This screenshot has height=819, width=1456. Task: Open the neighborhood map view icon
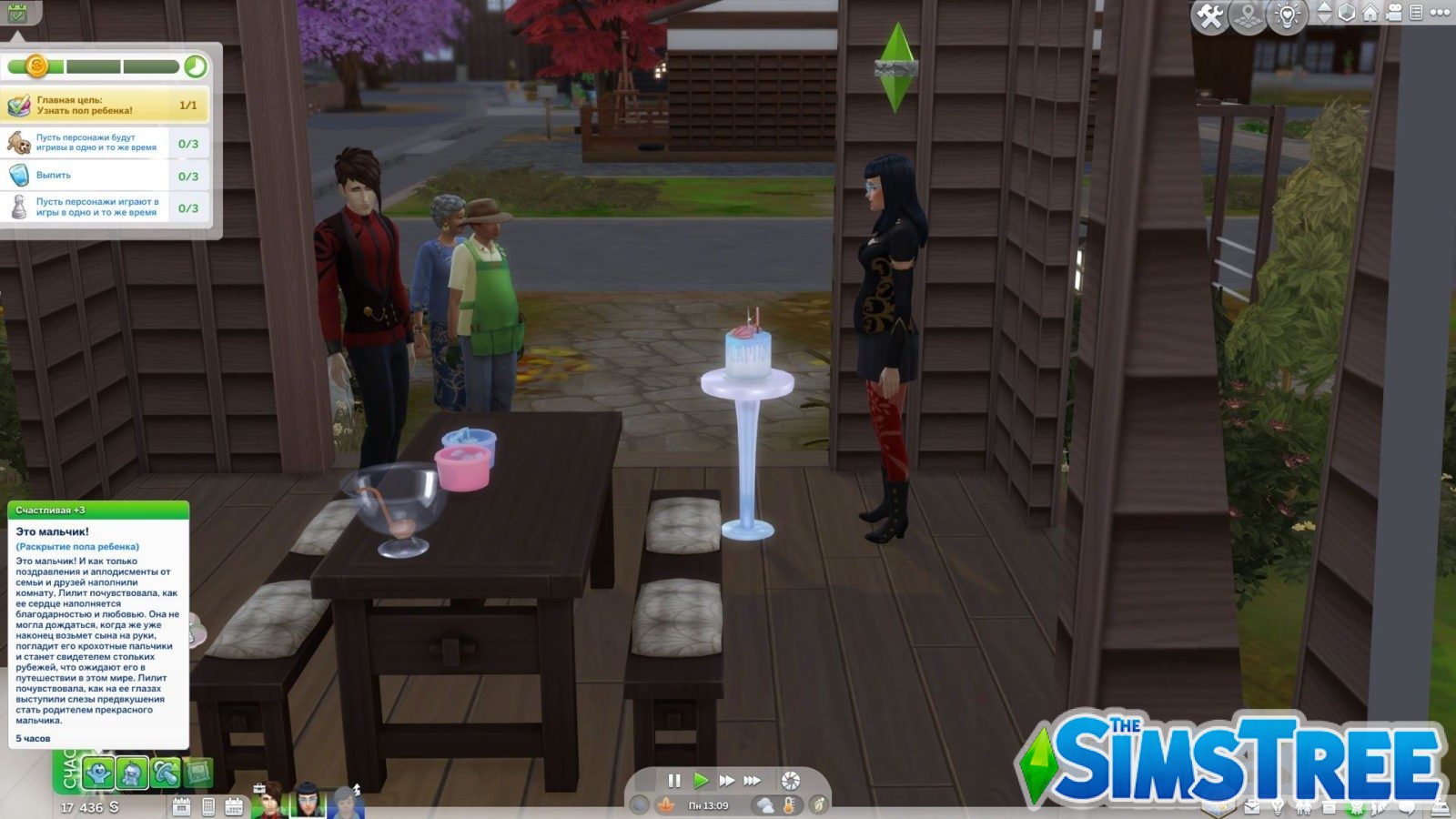click(x=1246, y=14)
